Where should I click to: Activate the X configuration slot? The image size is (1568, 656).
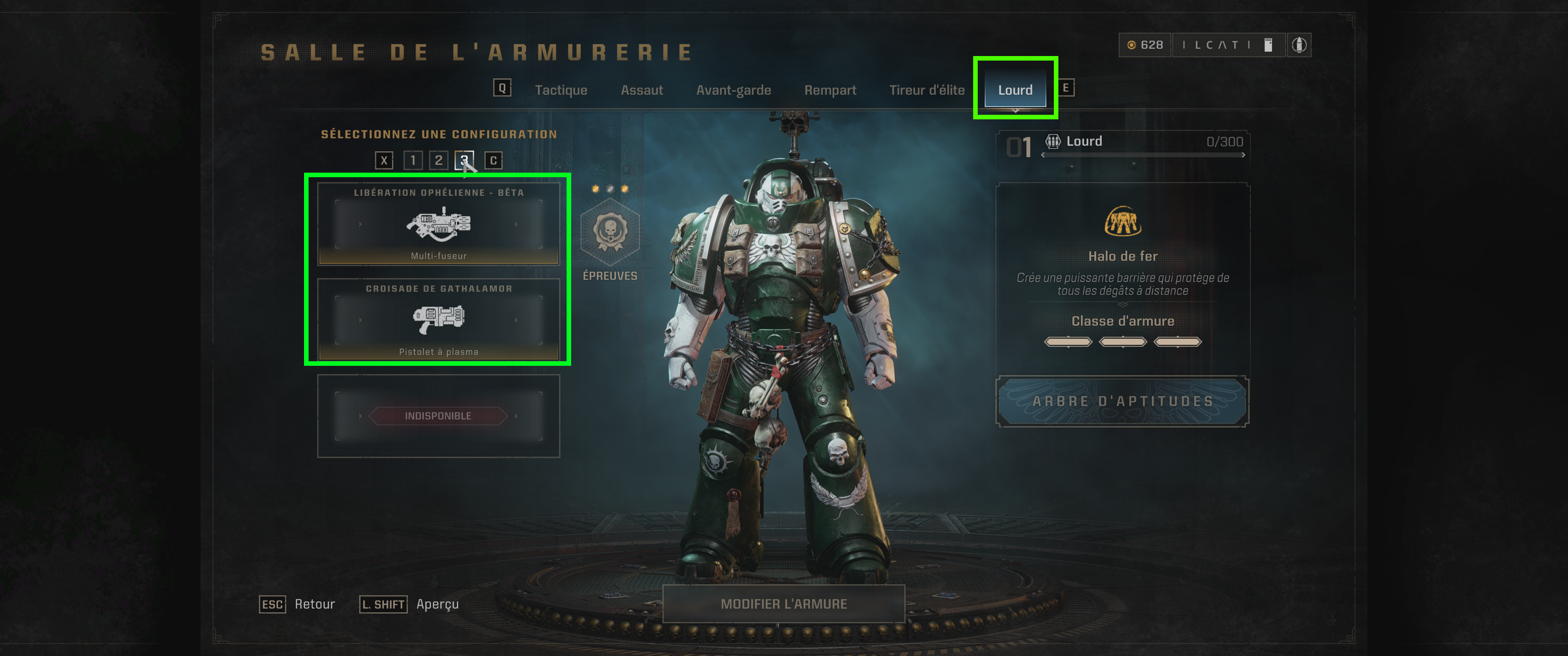click(383, 161)
